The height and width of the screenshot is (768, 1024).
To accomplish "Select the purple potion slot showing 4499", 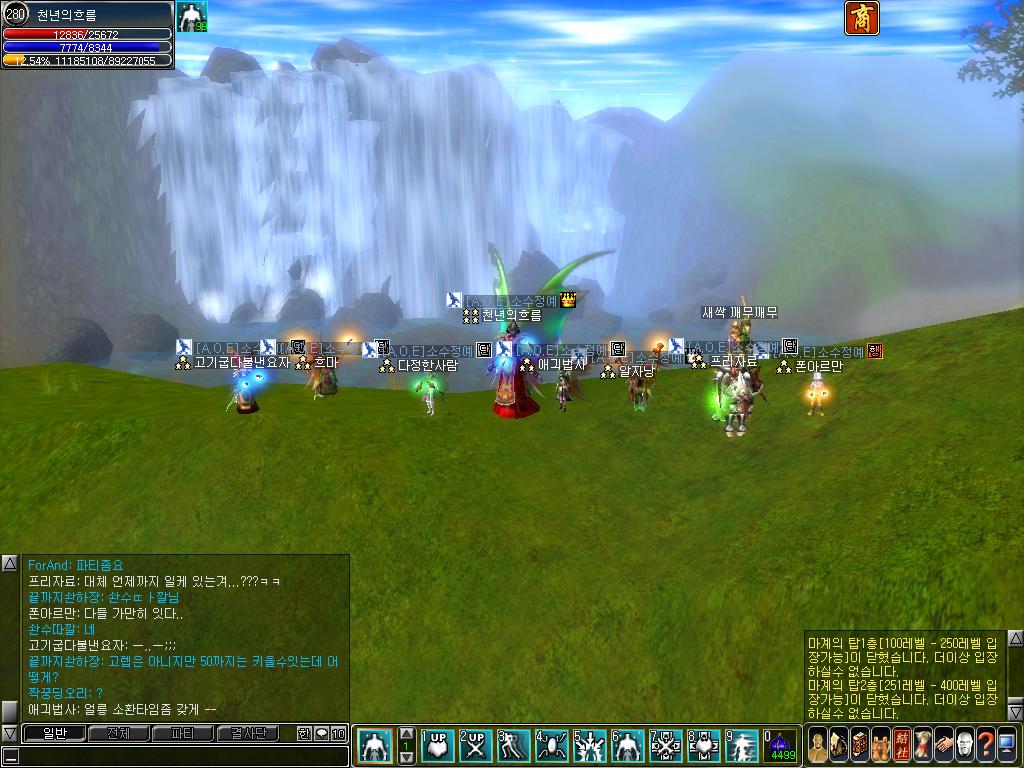I will pyautogui.click(x=780, y=746).
